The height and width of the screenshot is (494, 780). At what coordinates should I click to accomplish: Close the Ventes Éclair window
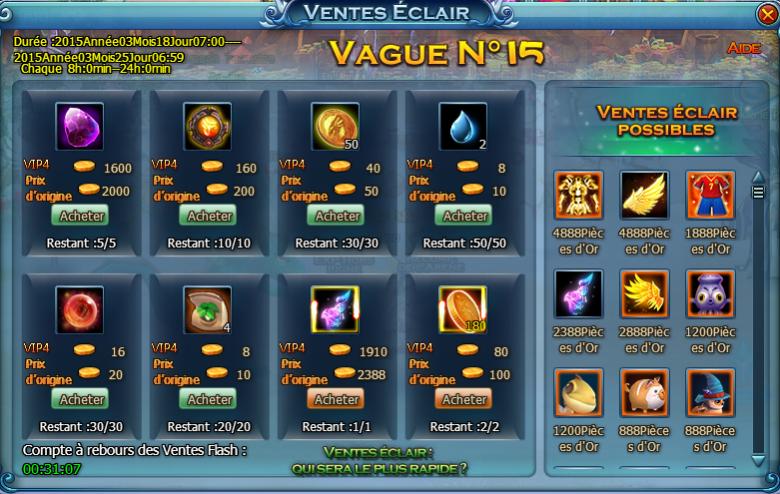[x=764, y=14]
